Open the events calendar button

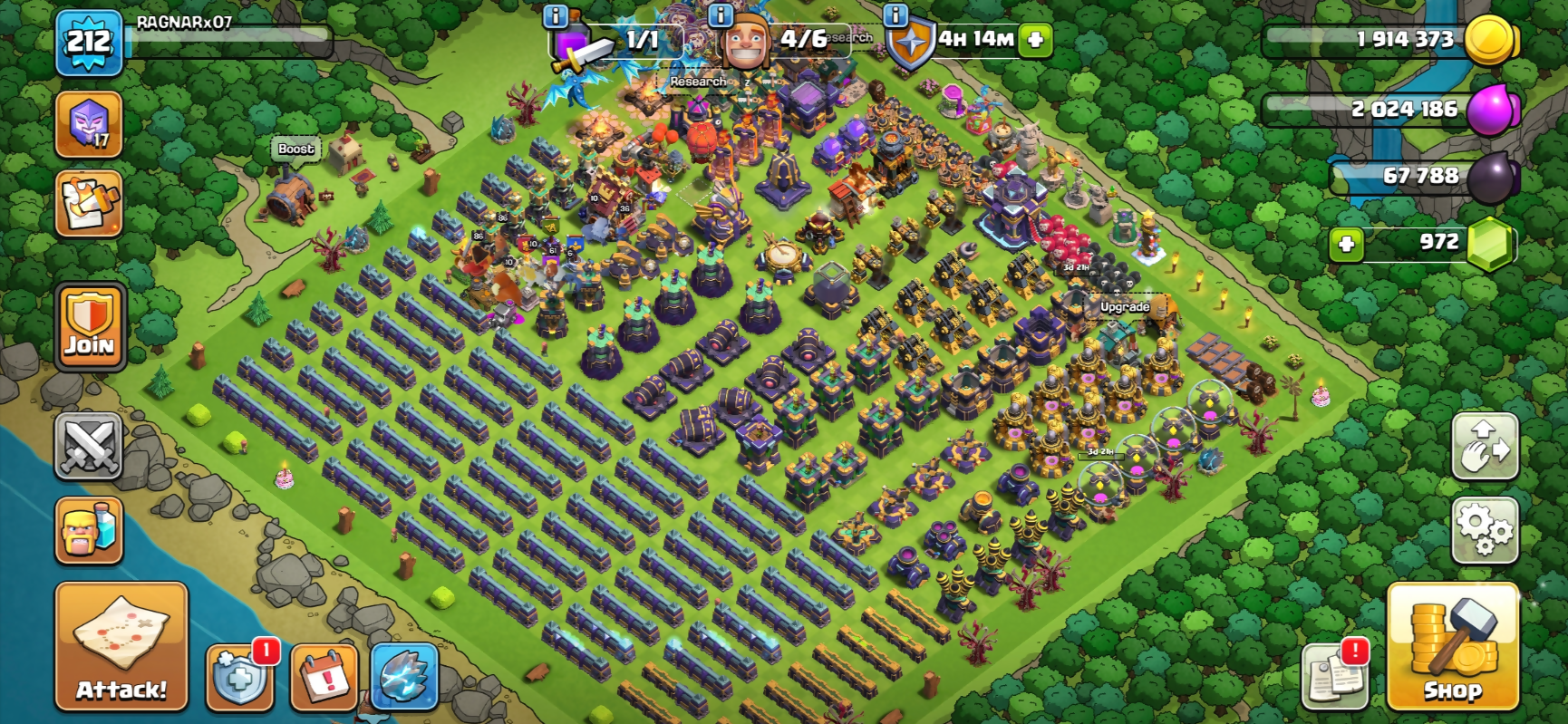[324, 677]
